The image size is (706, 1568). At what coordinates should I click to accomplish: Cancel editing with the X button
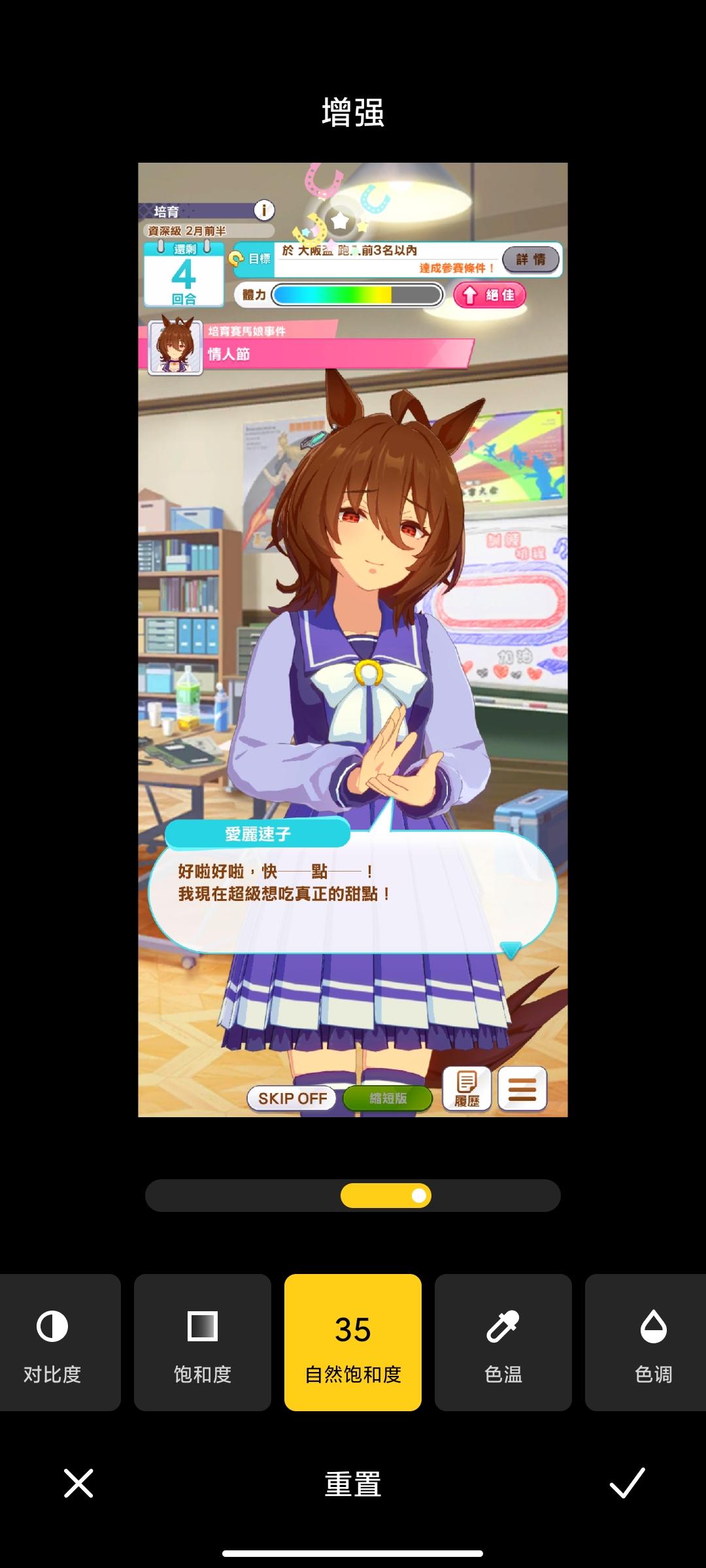click(78, 1483)
